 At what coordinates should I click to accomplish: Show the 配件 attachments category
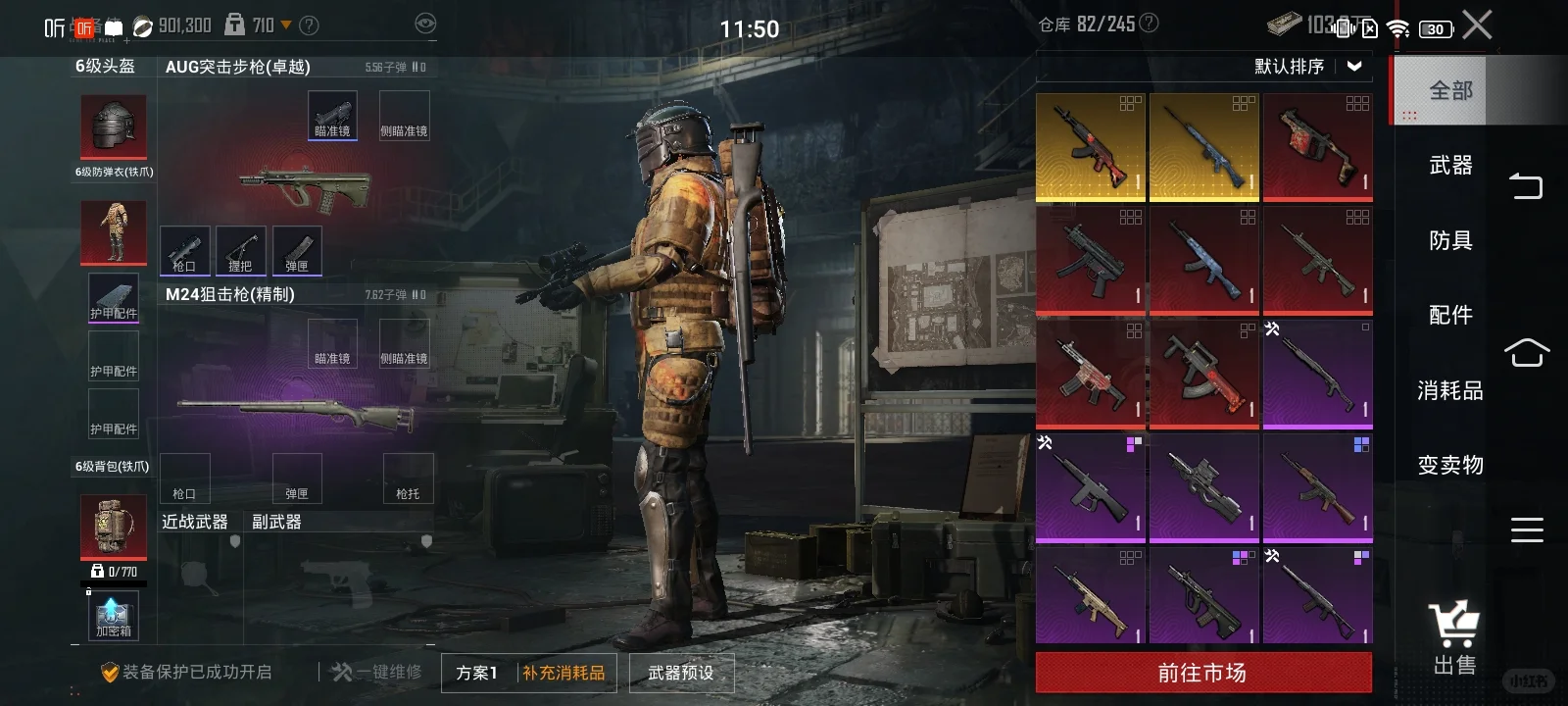tap(1450, 315)
